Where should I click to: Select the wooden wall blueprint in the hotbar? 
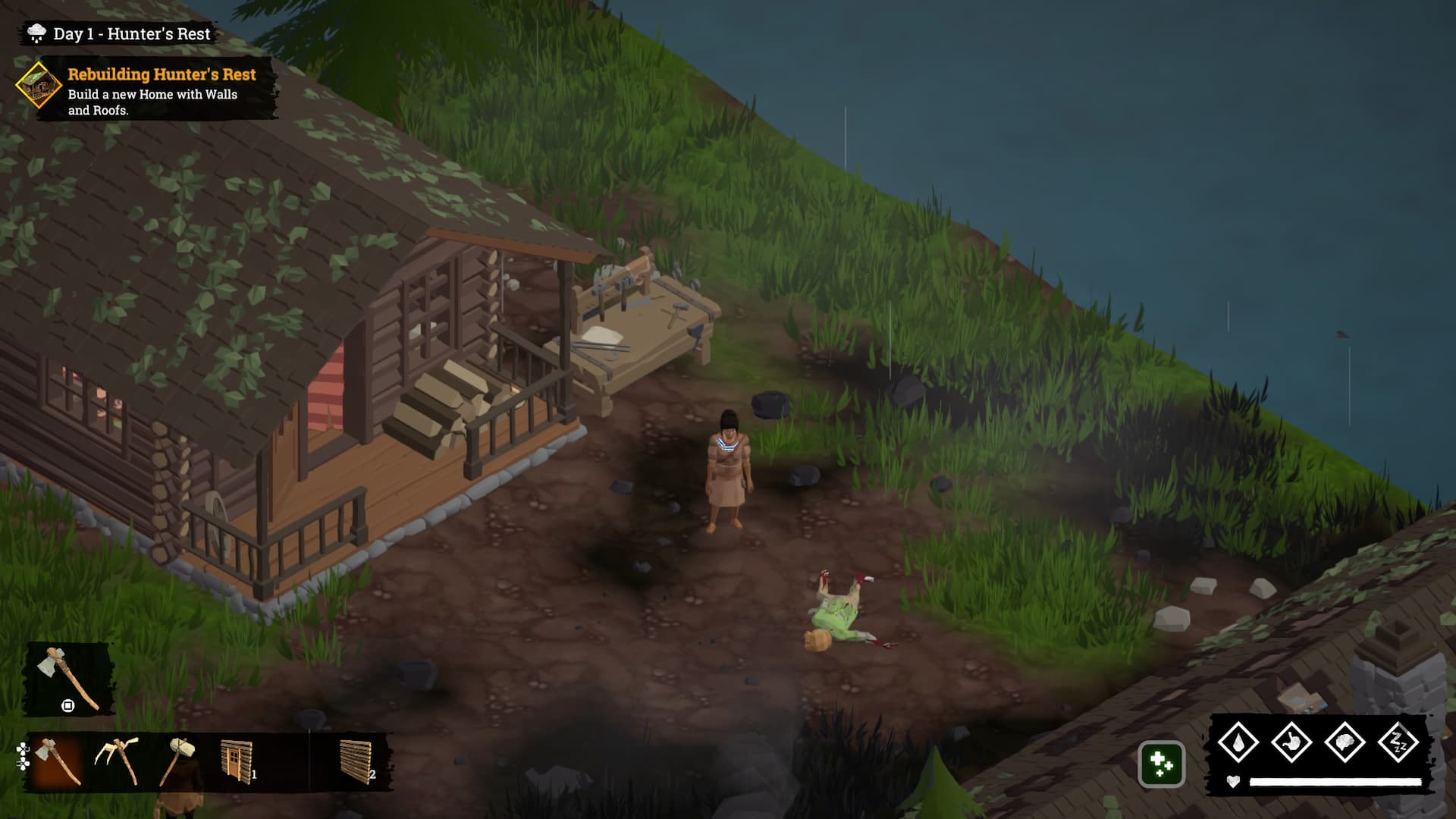point(356,762)
